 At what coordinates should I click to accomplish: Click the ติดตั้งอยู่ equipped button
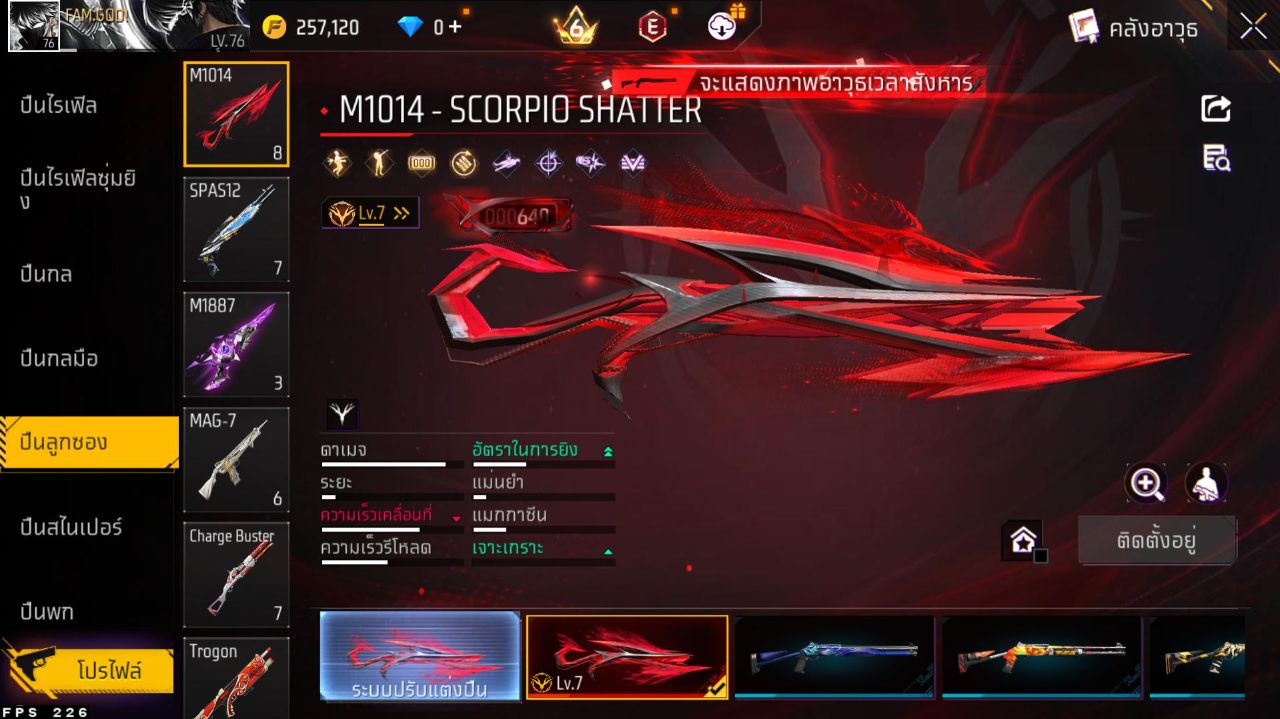click(x=1157, y=541)
